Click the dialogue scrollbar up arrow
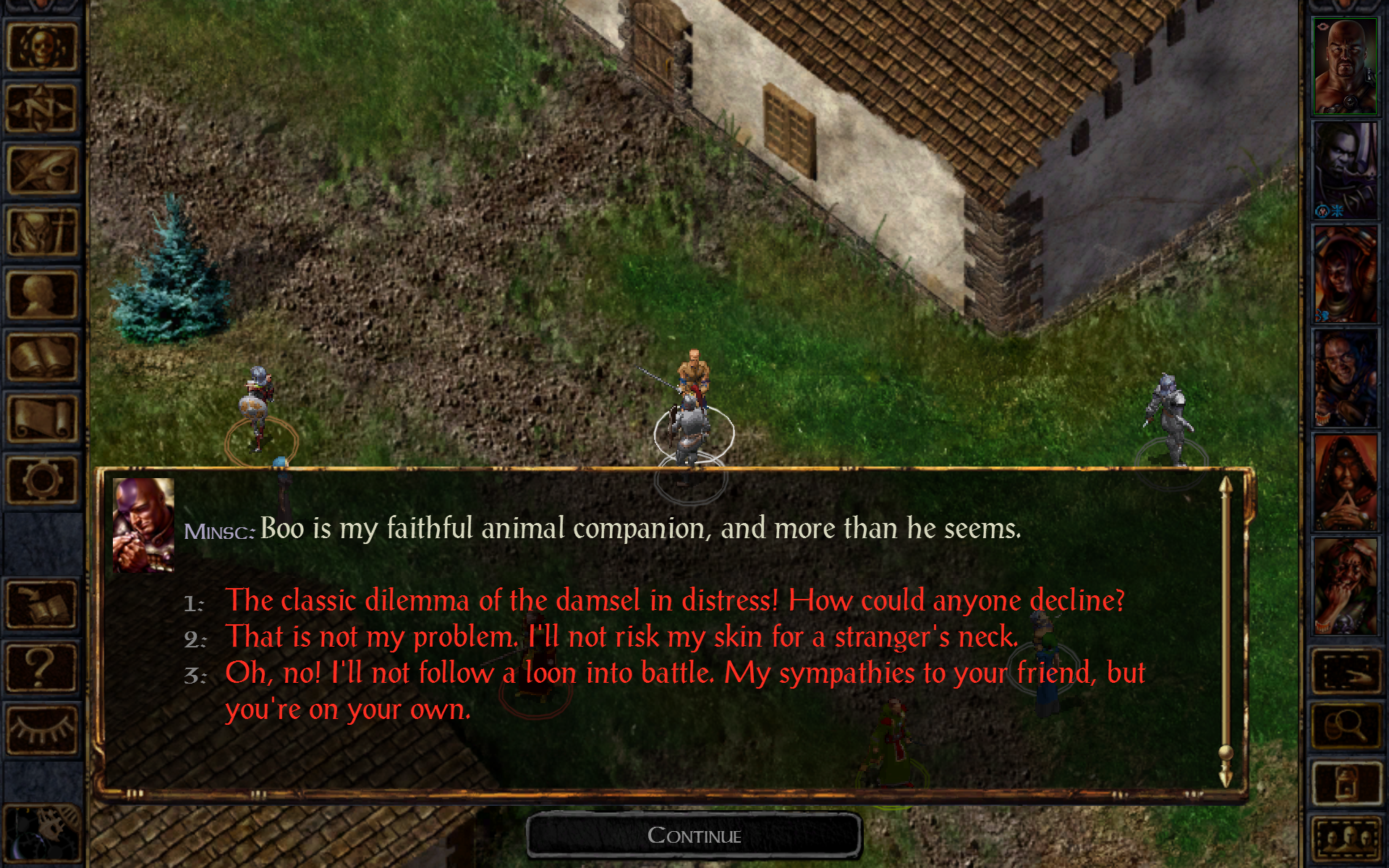 coord(1226,486)
